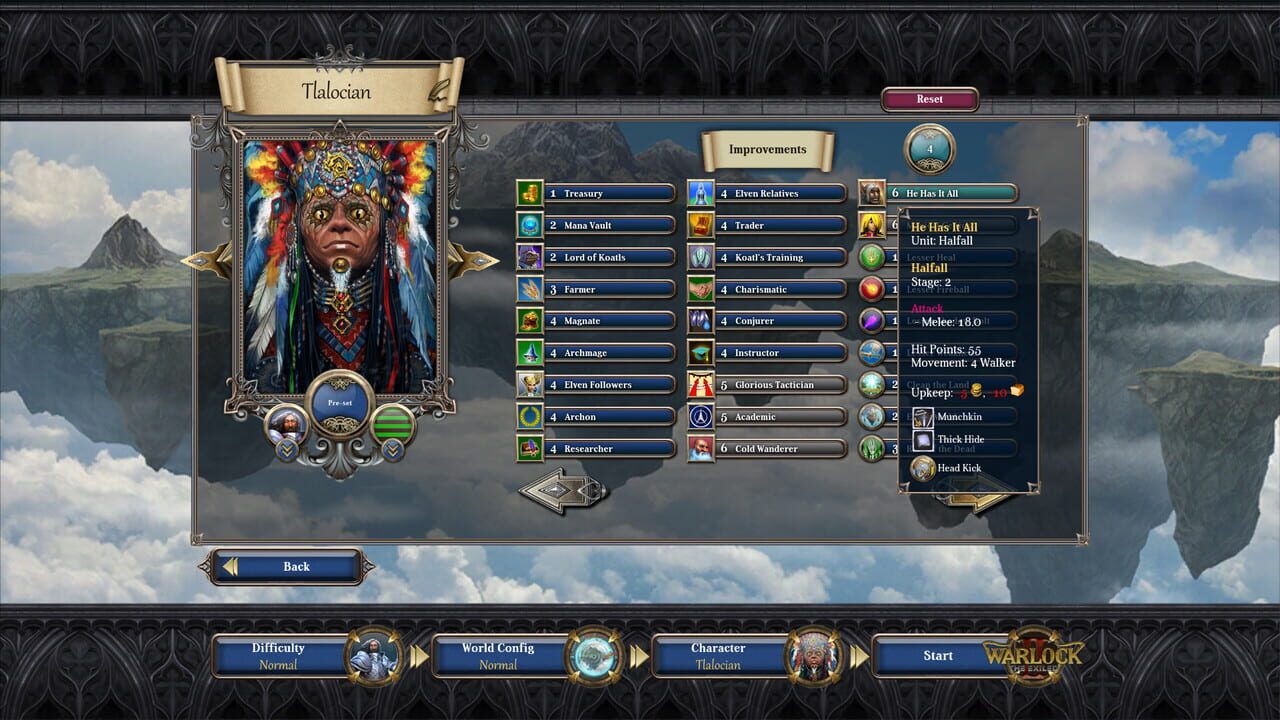Image resolution: width=1280 pixels, height=720 pixels.
Task: Click the Thick Hide perk icon
Action: (923, 440)
